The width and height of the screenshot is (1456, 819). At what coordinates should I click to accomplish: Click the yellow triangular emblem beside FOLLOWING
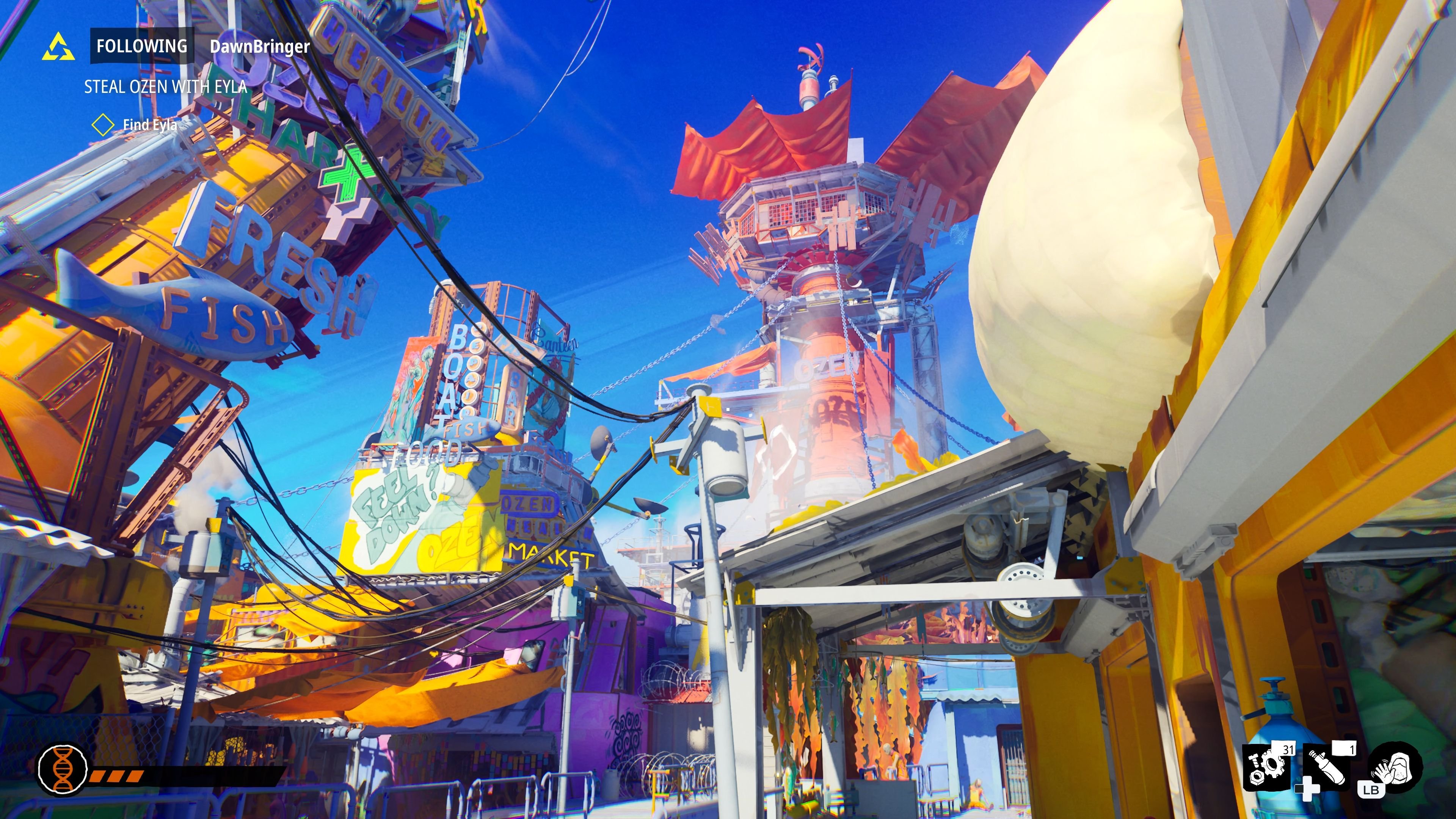point(60,47)
